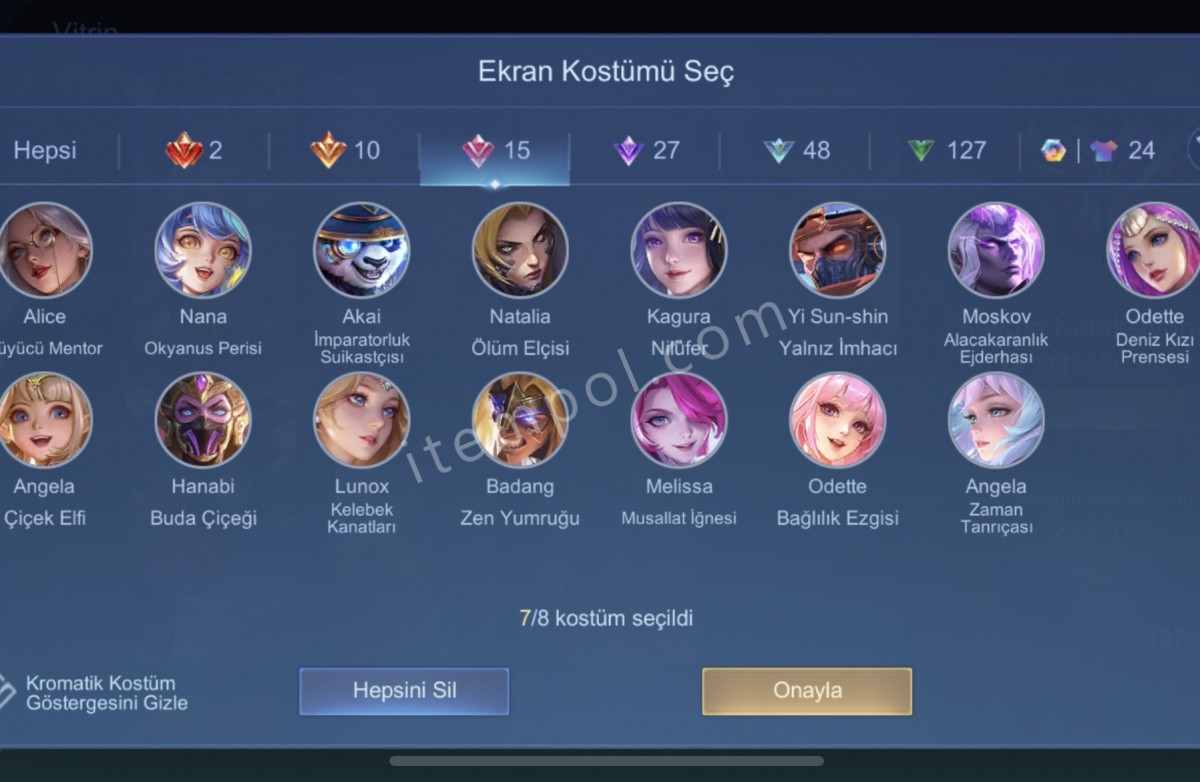The width and height of the screenshot is (1200, 782).
Task: Select Melissa Musallat İğnesi skin
Action: pyautogui.click(x=679, y=420)
